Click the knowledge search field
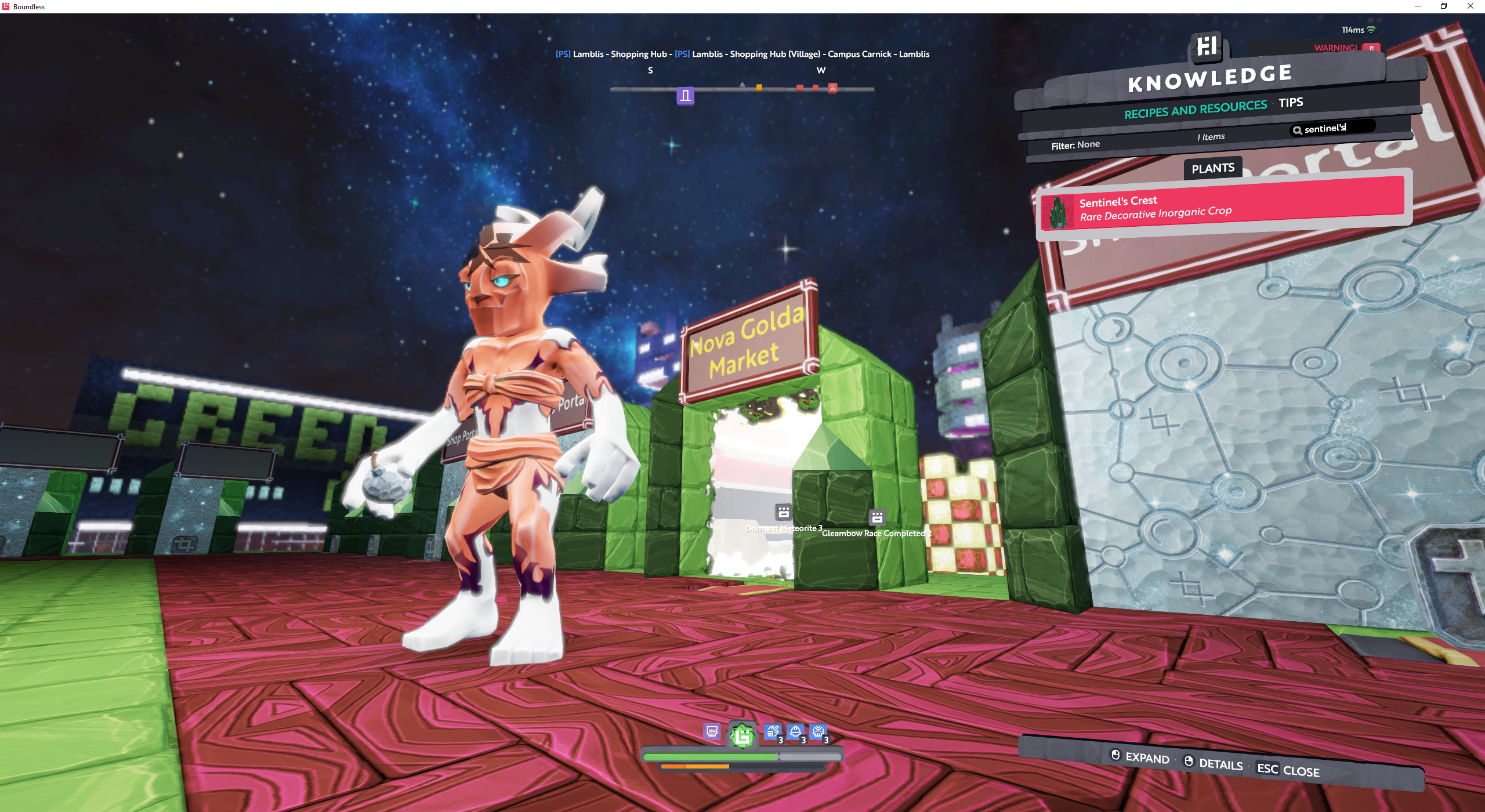Image resolution: width=1485 pixels, height=812 pixels. [1334, 128]
